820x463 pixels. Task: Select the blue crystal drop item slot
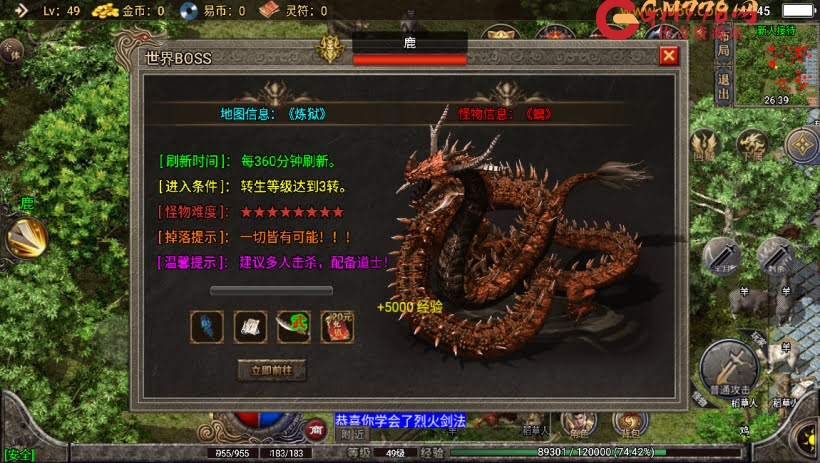tap(206, 326)
